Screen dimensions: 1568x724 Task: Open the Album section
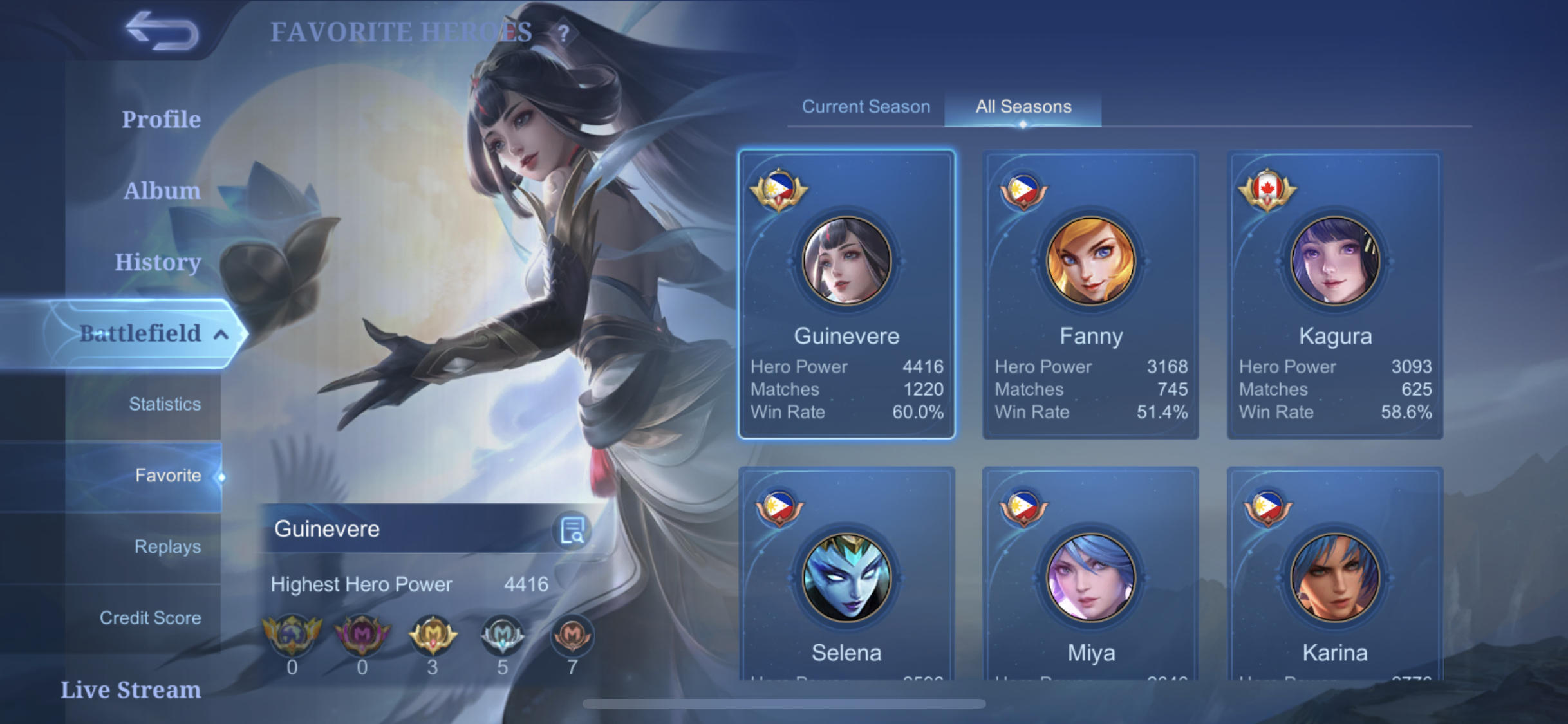(162, 191)
